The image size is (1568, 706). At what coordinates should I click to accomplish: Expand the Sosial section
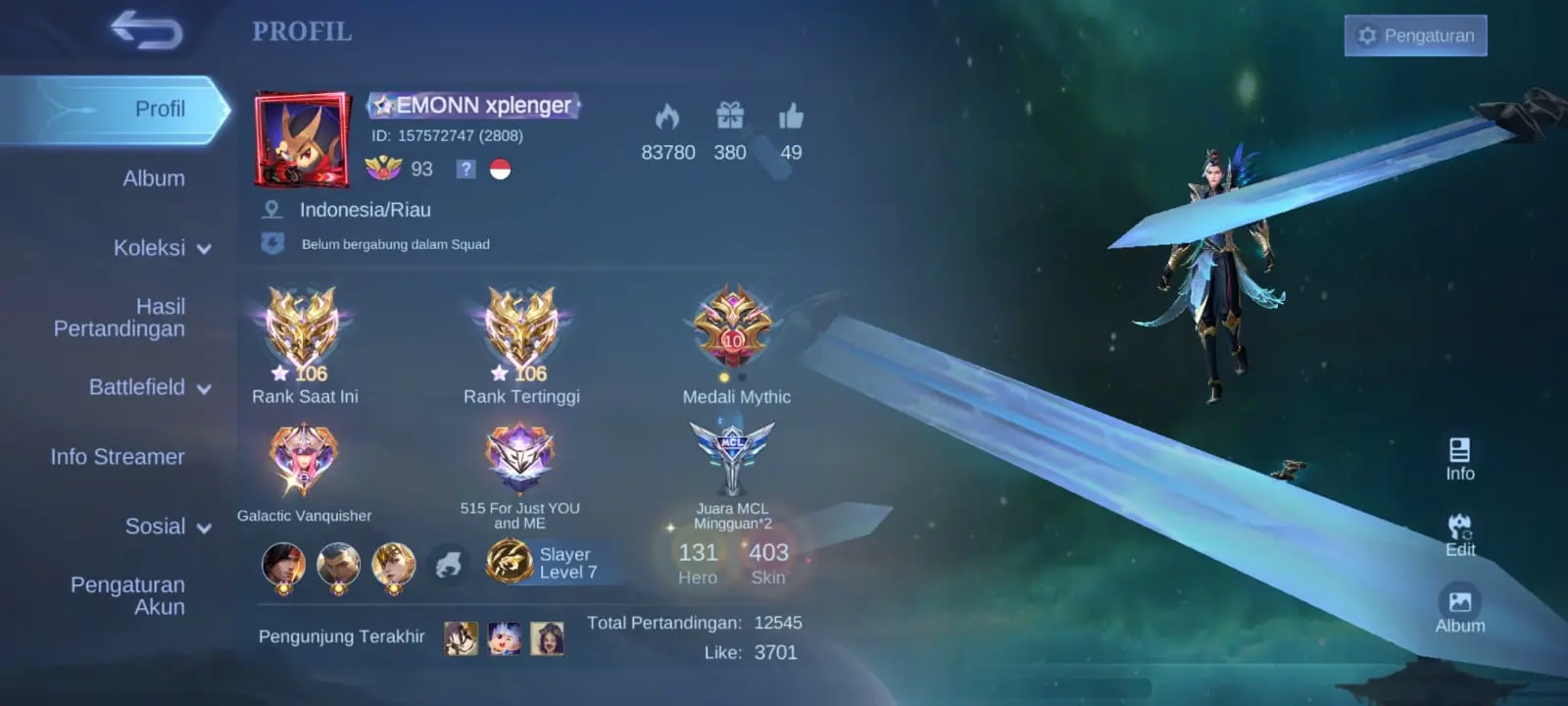pyautogui.click(x=168, y=527)
